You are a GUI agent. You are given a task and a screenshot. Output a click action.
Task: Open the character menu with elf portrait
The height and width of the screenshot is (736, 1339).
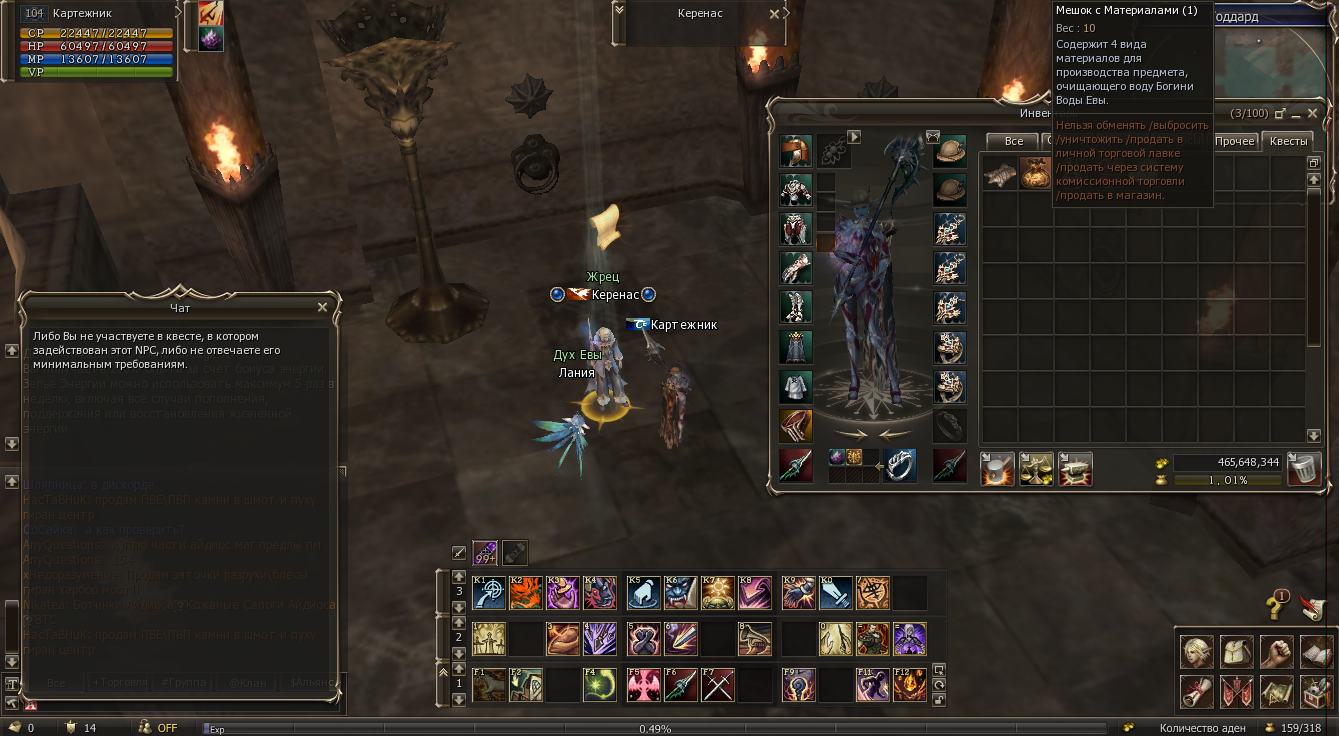pos(1196,652)
